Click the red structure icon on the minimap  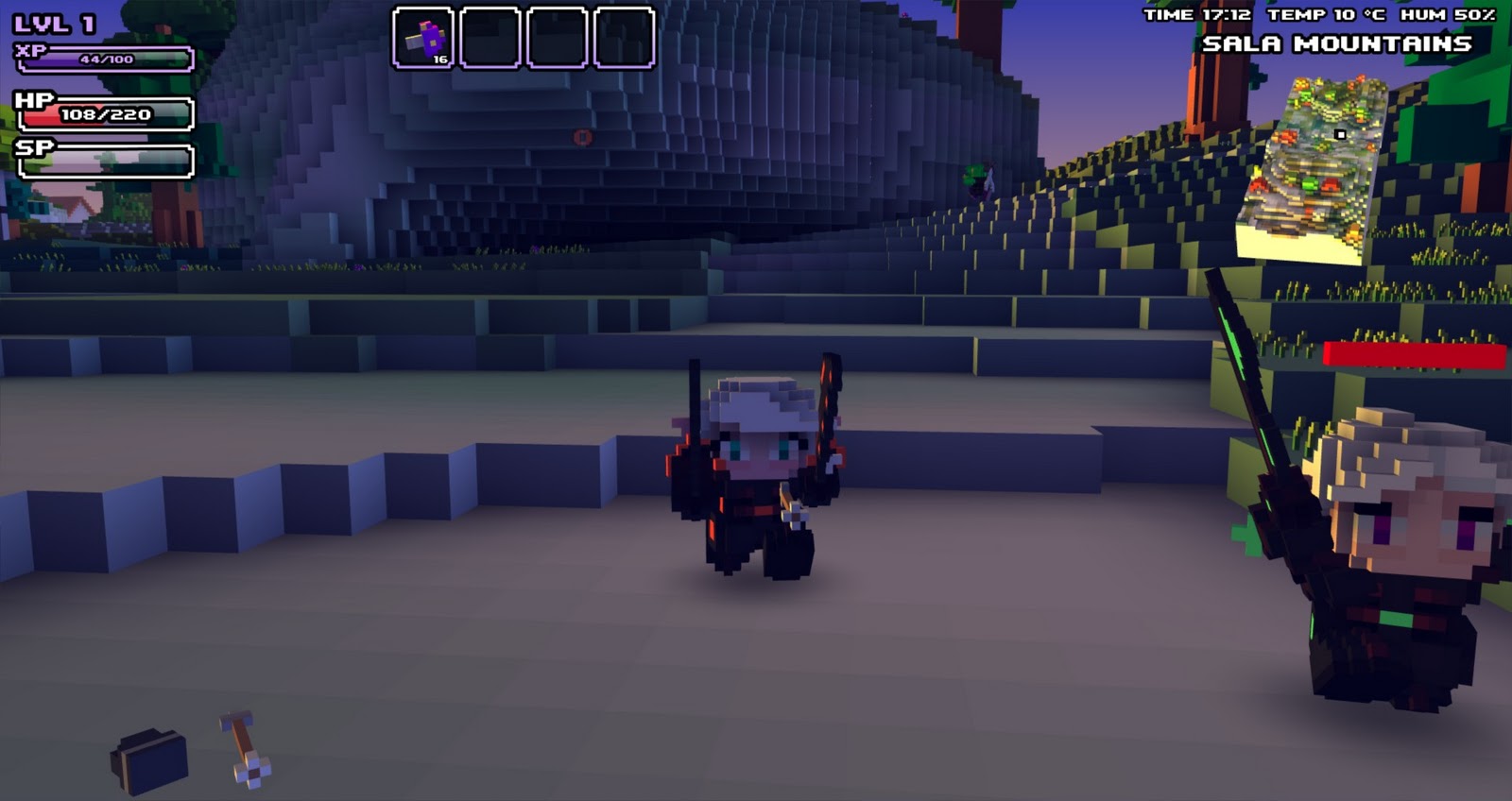coord(1331,184)
